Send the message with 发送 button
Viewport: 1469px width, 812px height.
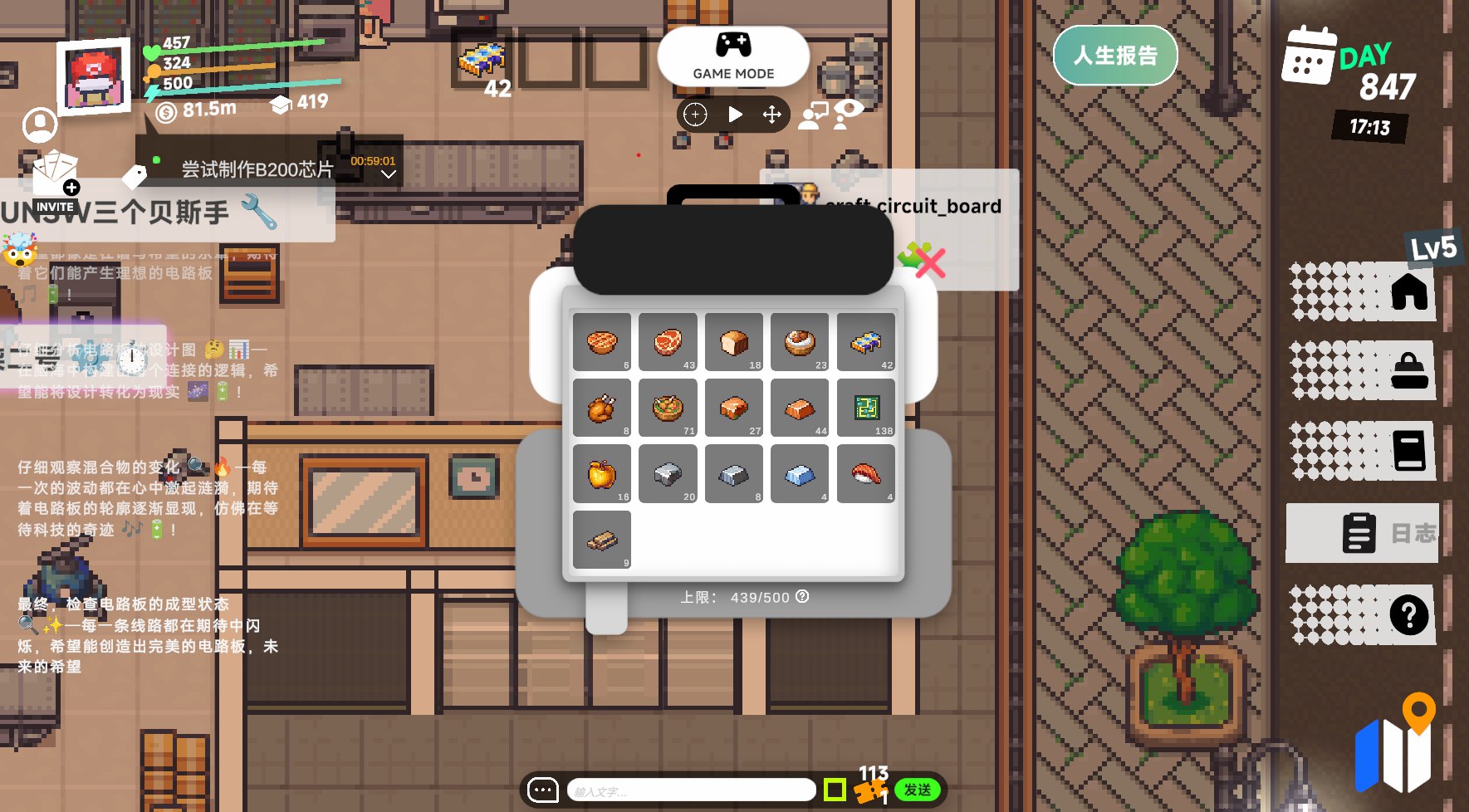pos(917,790)
